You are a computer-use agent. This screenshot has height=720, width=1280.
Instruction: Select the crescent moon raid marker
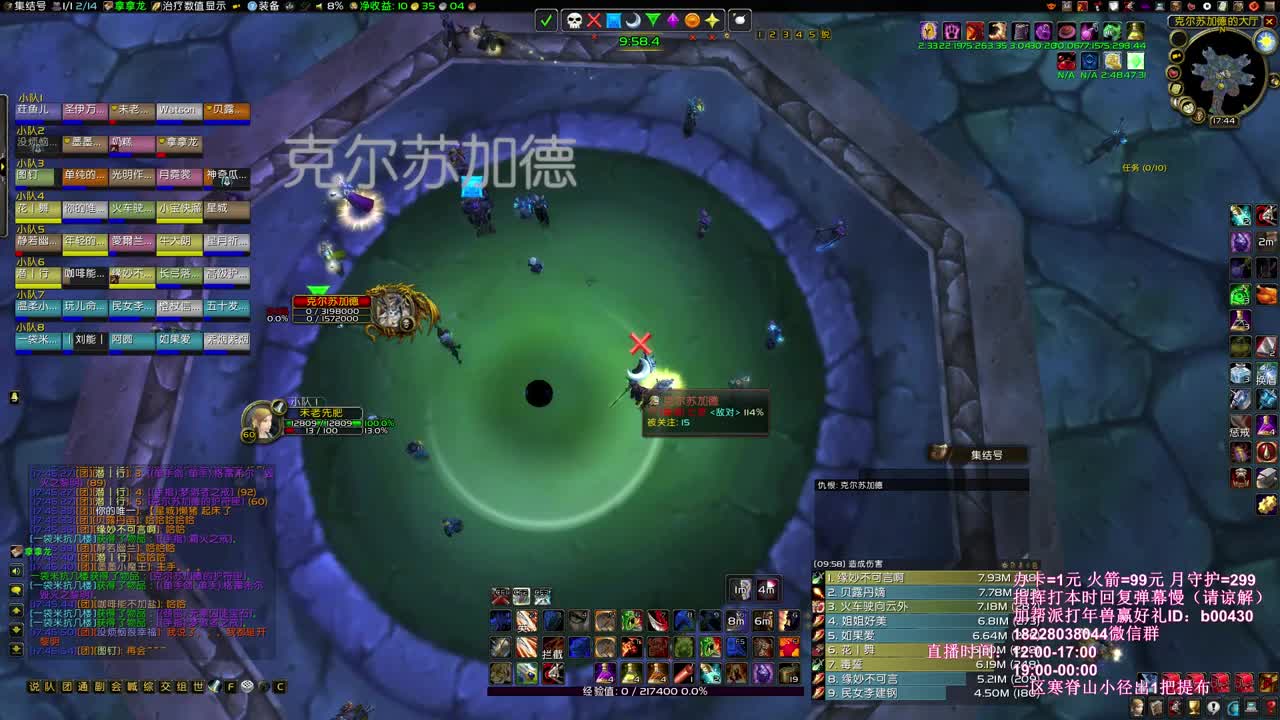click(632, 20)
